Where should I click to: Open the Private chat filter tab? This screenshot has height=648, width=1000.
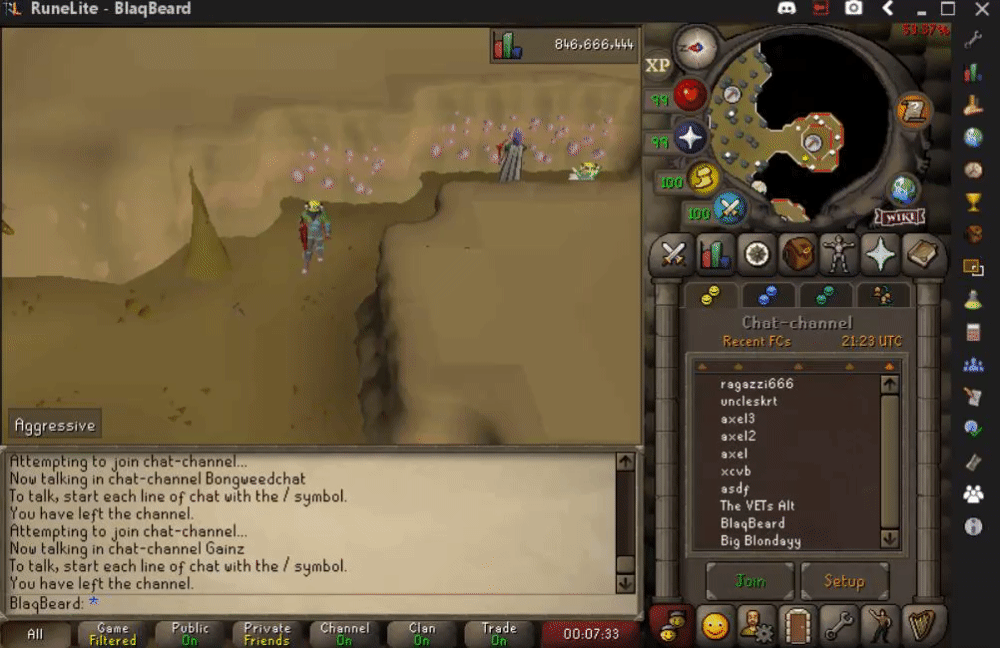267,634
